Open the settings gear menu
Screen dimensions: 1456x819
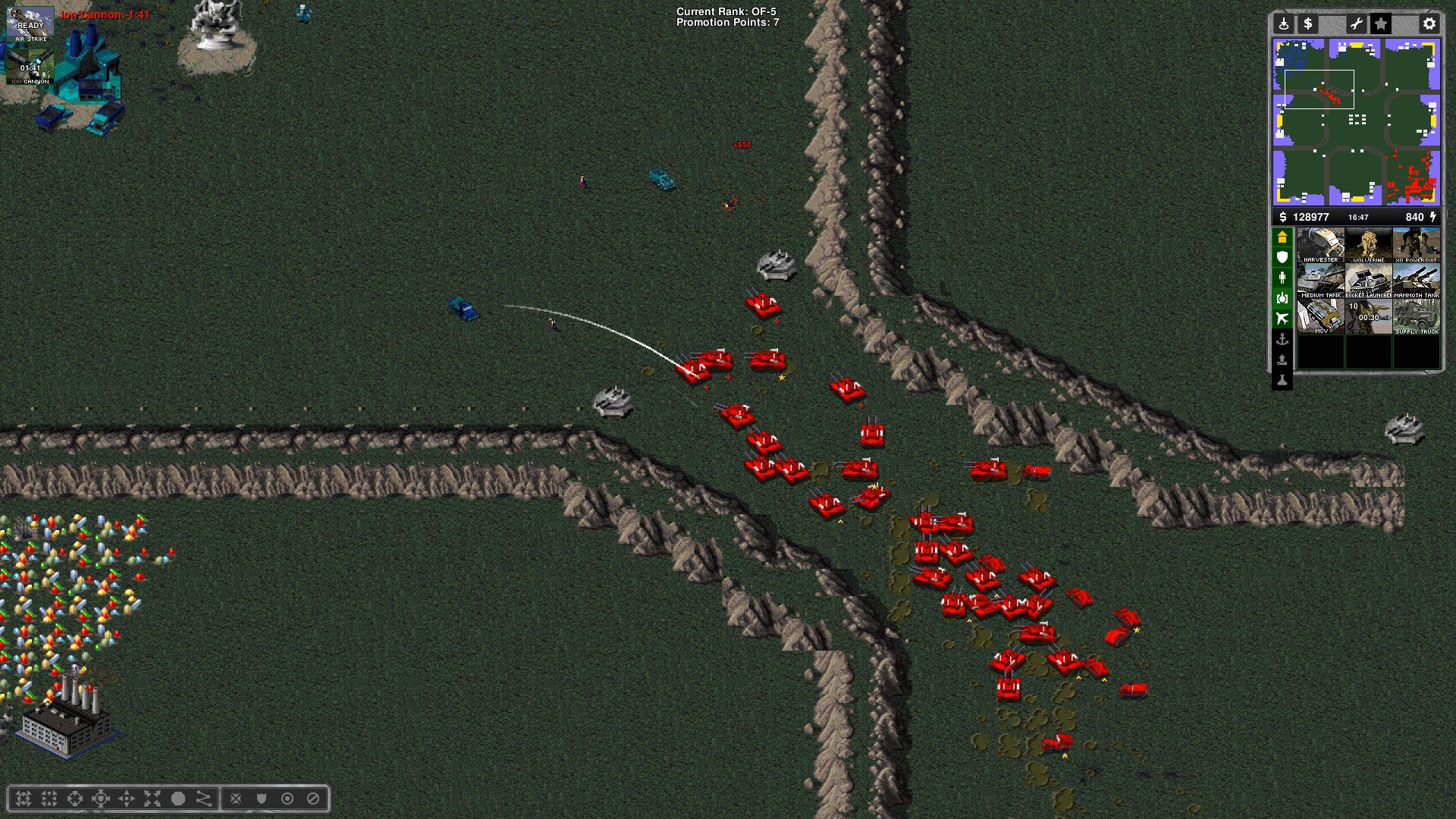pos(1429,24)
